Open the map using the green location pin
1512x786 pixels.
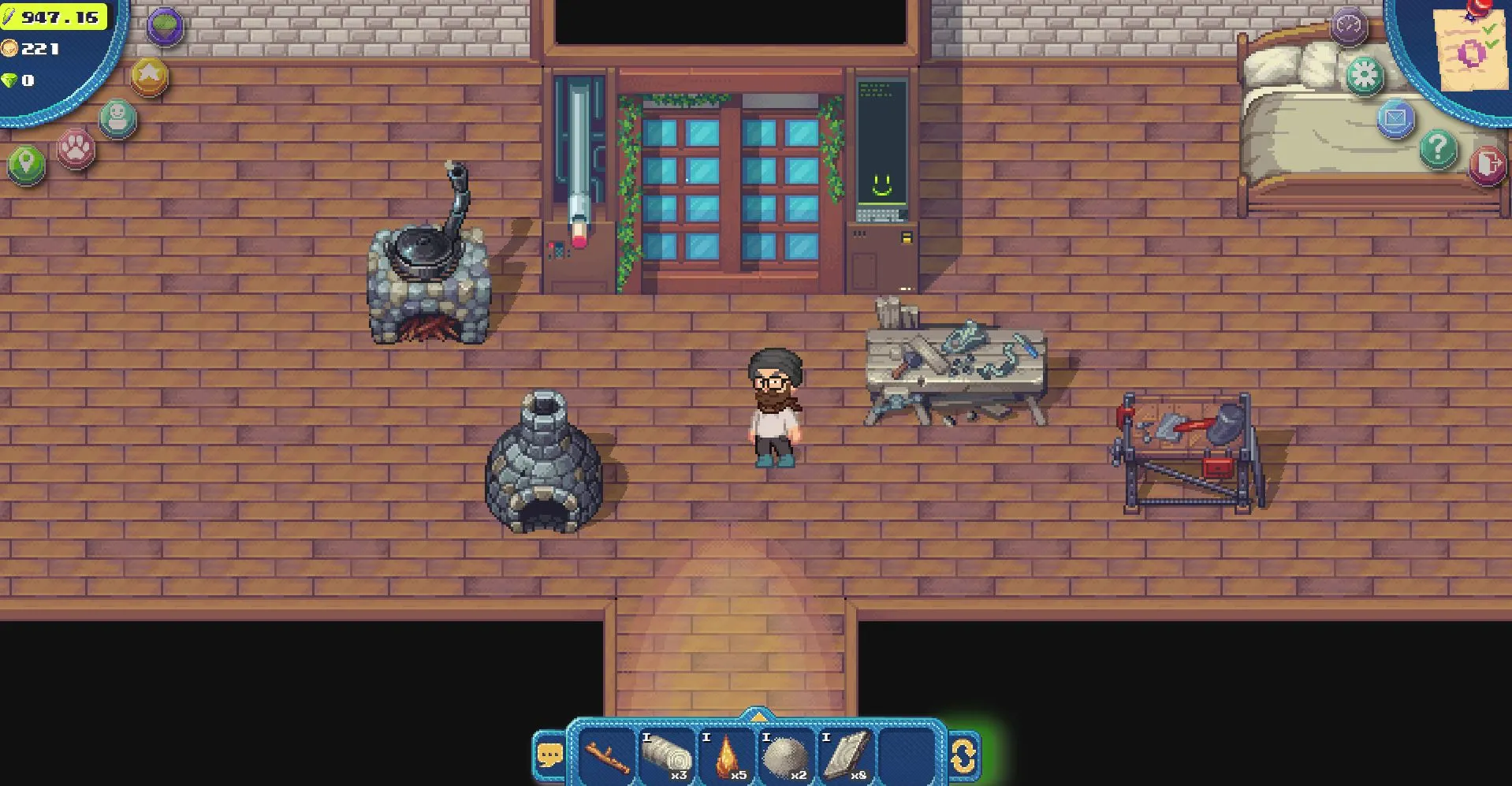pos(27,165)
